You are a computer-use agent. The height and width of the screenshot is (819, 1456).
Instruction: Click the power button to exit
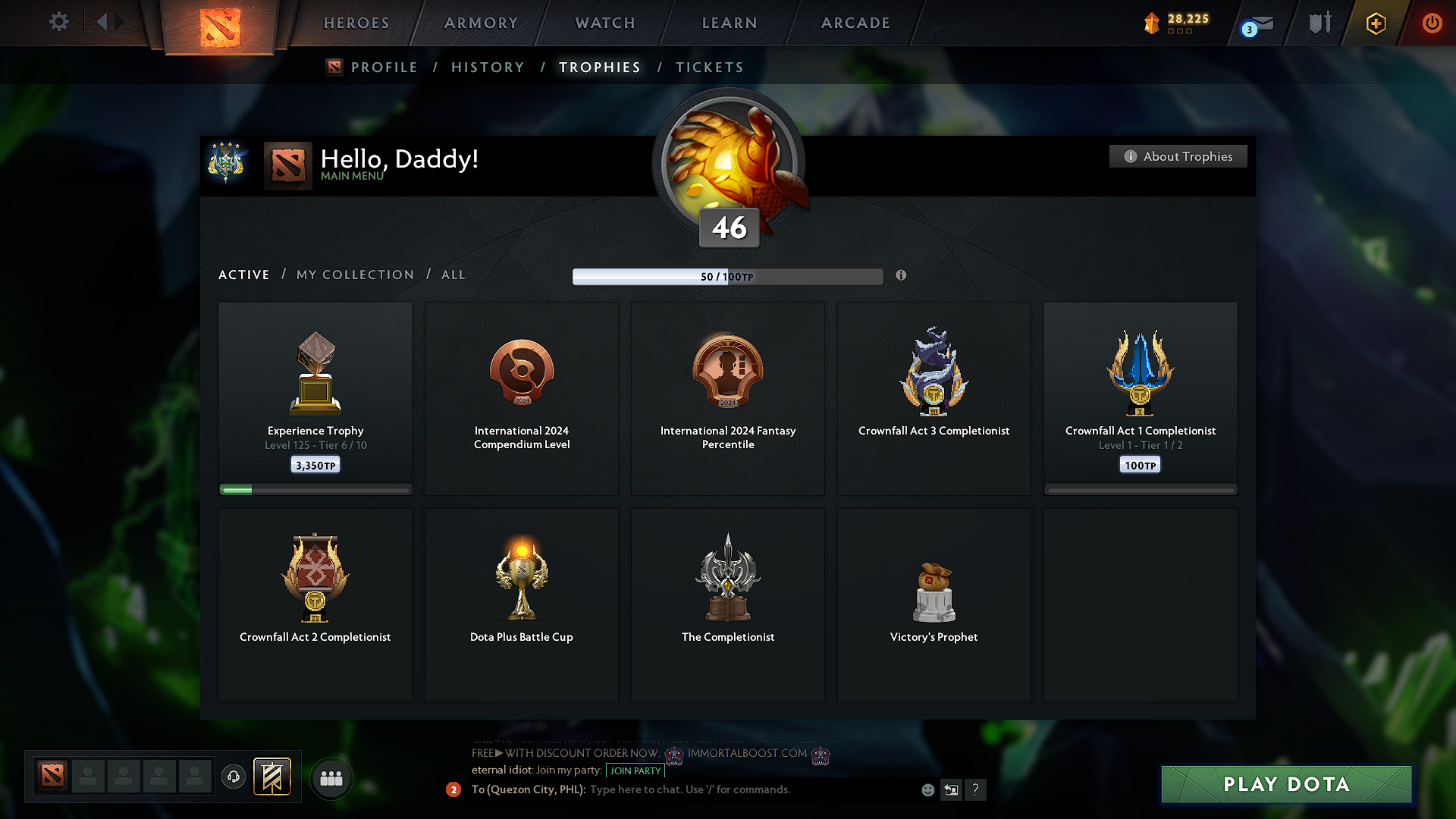(x=1432, y=23)
